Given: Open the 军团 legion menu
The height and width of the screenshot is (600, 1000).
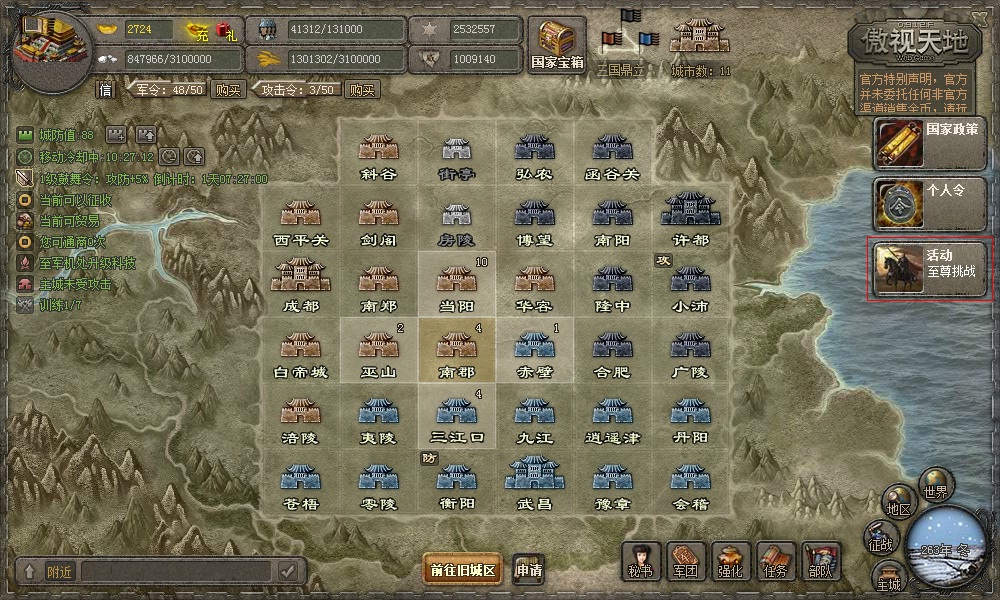Looking at the screenshot, I should [x=685, y=561].
